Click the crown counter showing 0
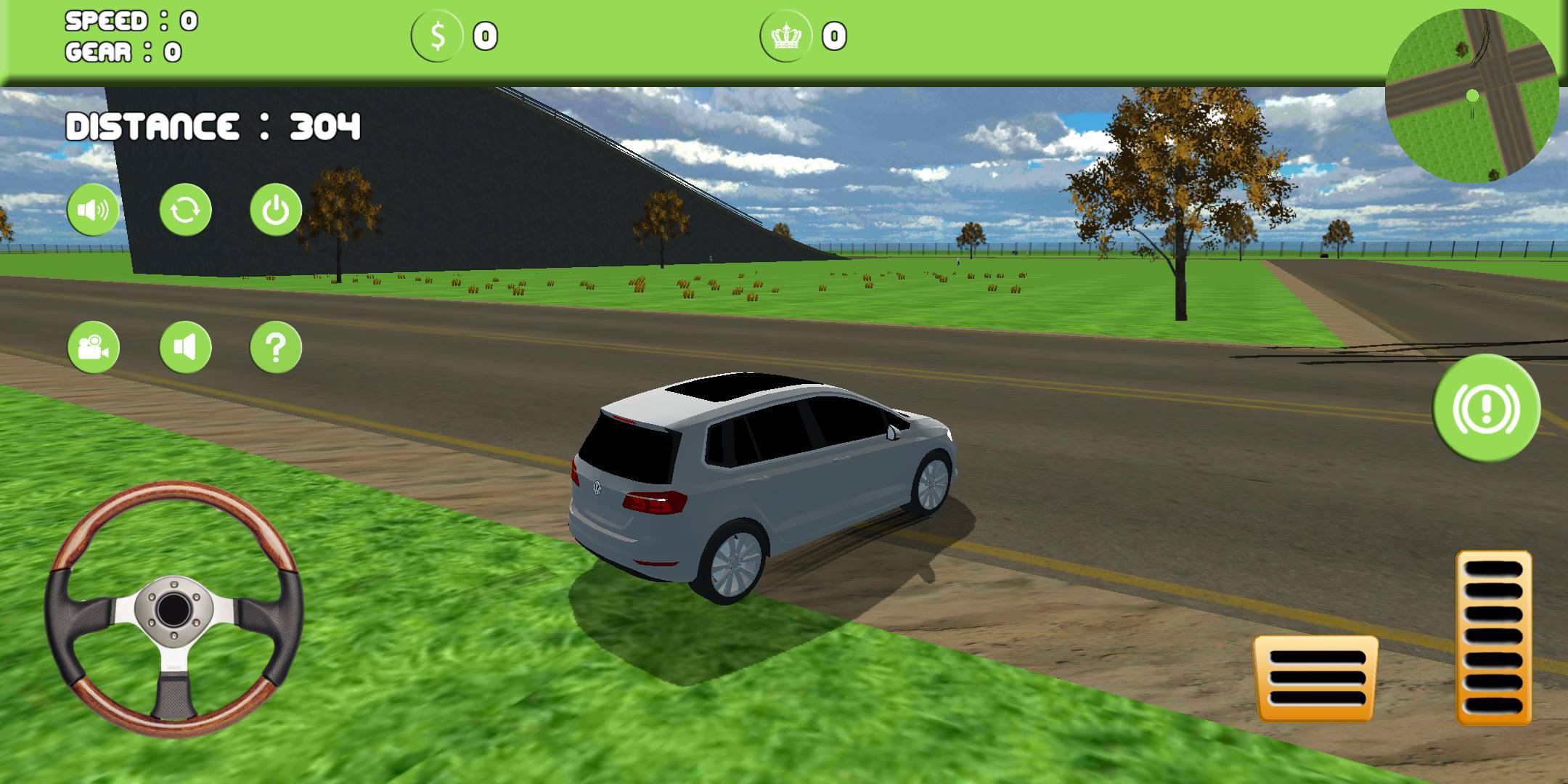1568x784 pixels. [833, 34]
